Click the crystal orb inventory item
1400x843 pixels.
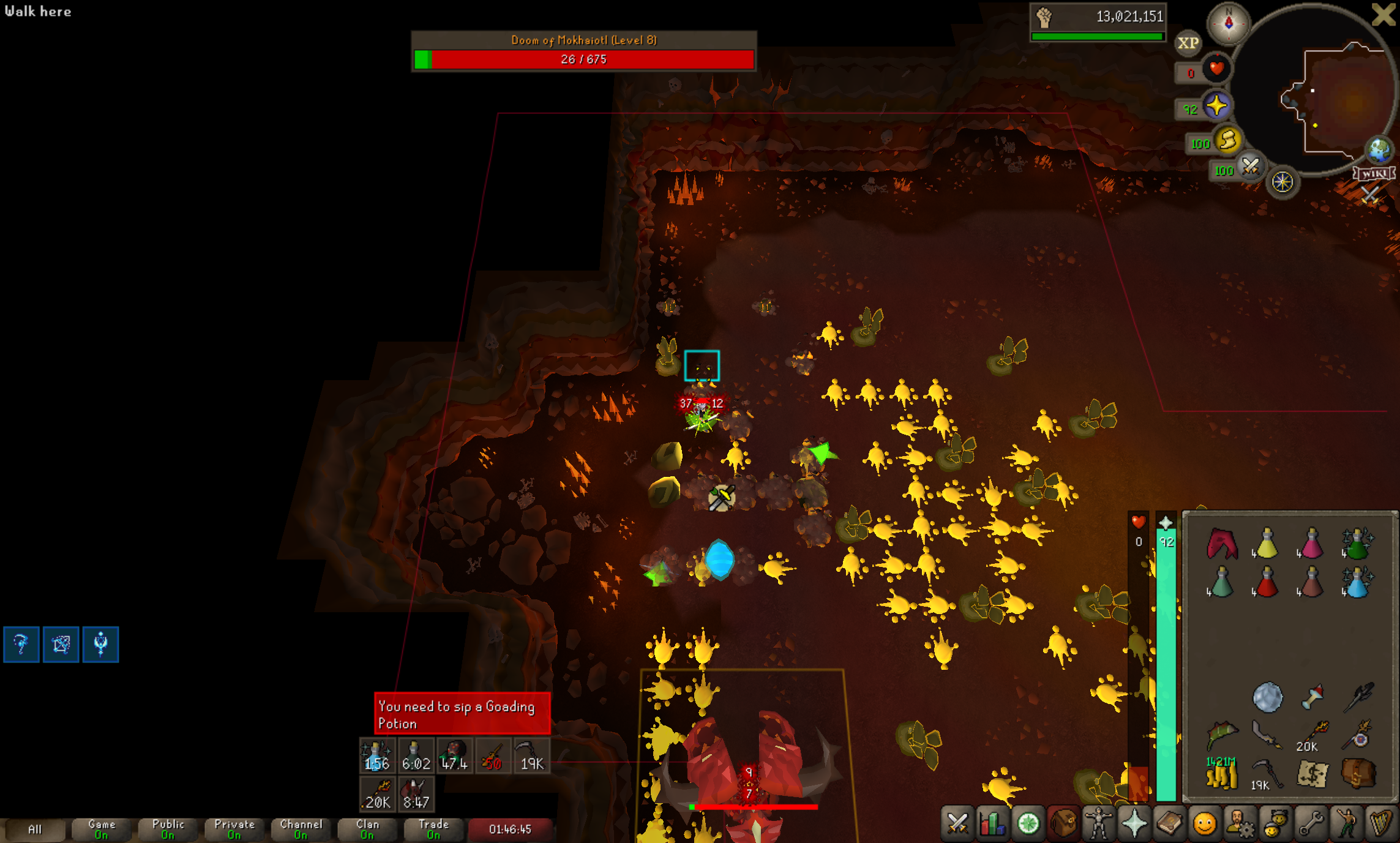tap(1267, 697)
